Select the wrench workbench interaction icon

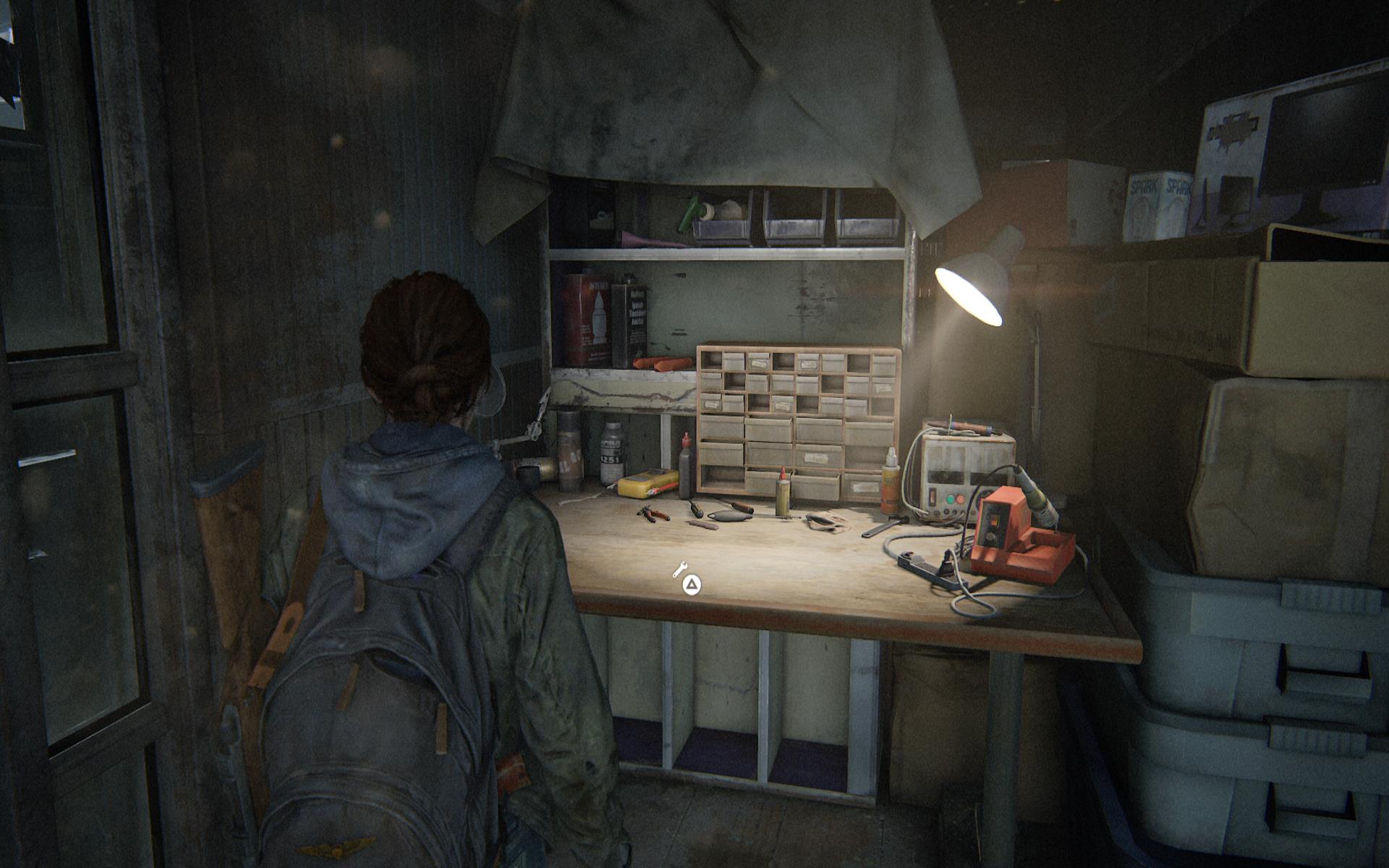pyautogui.click(x=680, y=570)
